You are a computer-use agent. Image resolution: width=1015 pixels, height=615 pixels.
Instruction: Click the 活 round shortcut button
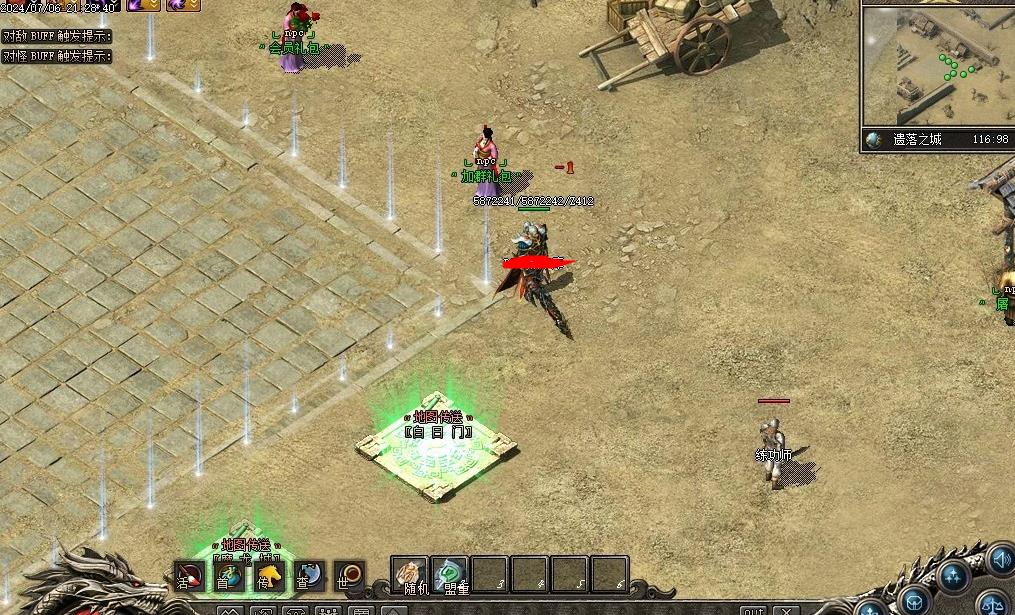(188, 575)
